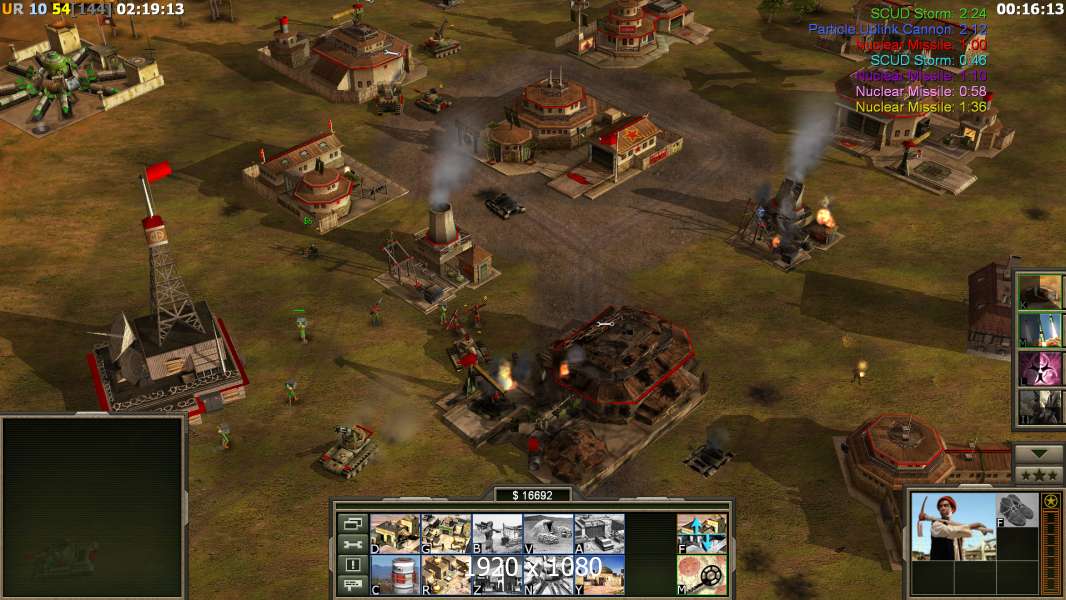Choose the greyed build icon with hotkey A

(599, 534)
